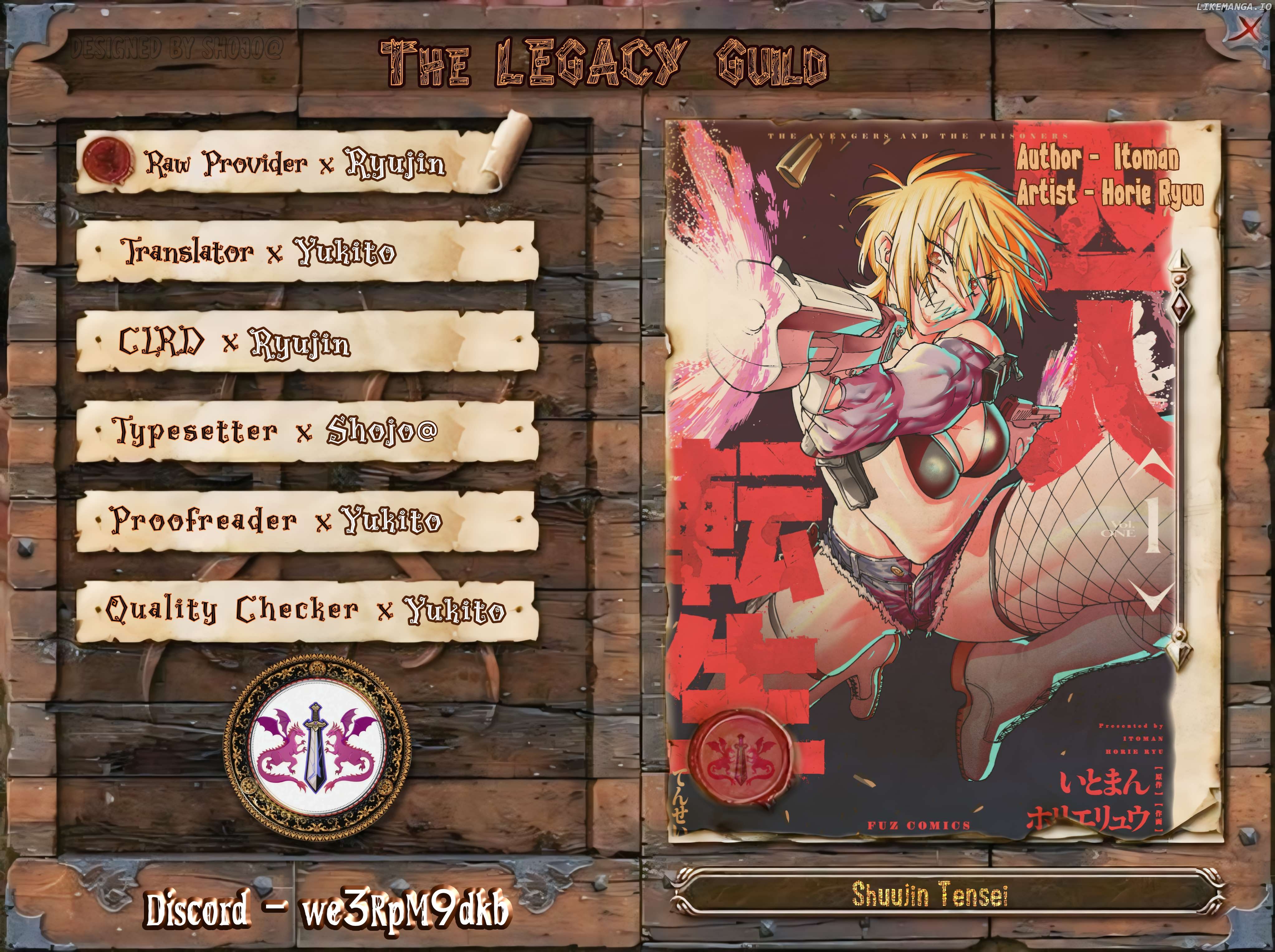Open the Discord invite code banner
Viewport: 1275px width, 952px height.
point(327,911)
